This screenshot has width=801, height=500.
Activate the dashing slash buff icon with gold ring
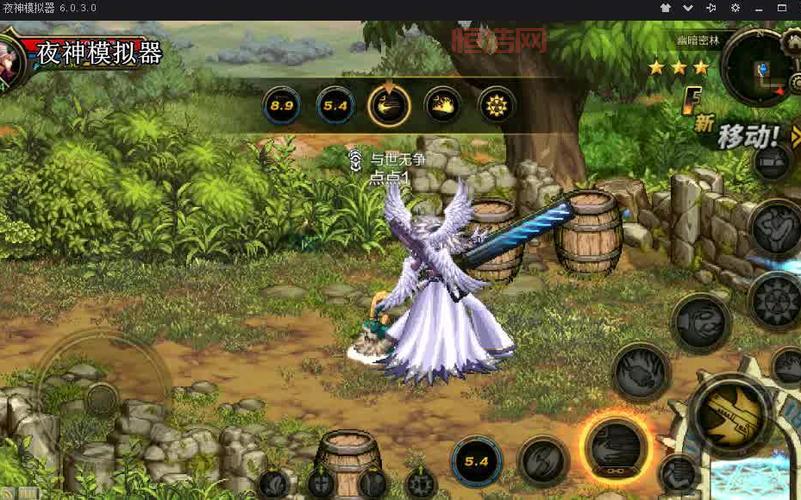[388, 105]
